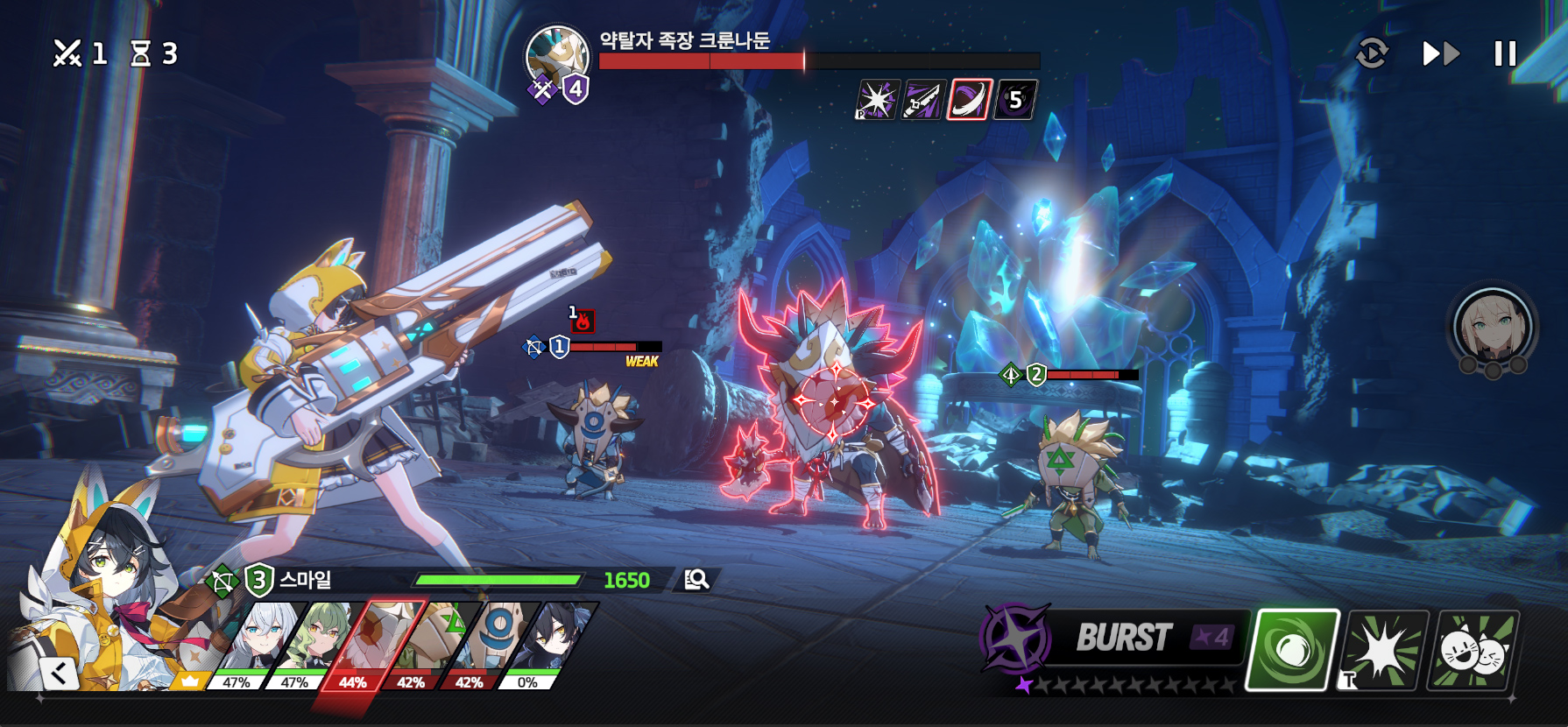Inspect the boss's purple sword skill icon
This screenshot has height=727, width=1568.
[923, 99]
